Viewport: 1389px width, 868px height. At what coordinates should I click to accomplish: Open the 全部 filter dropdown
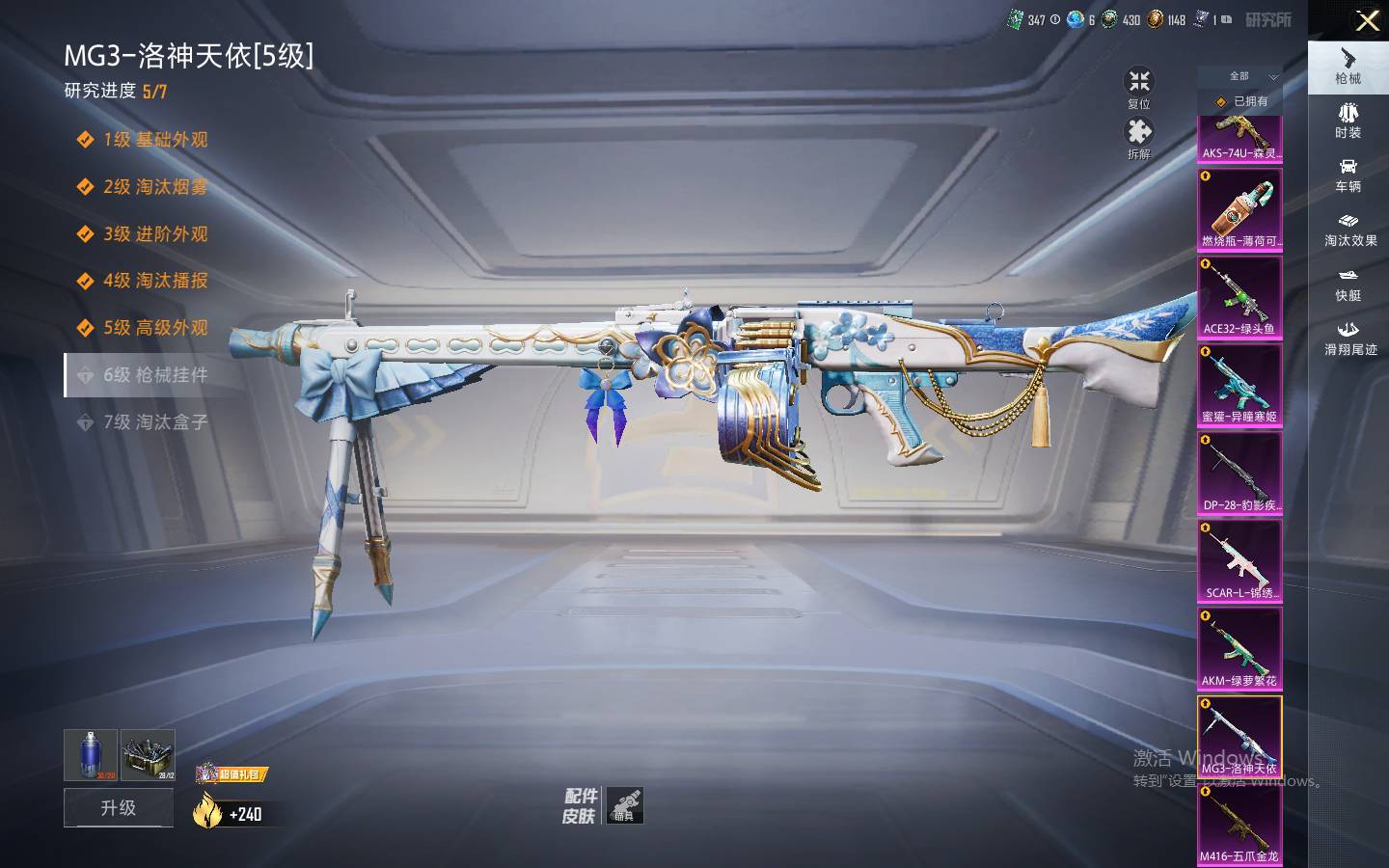click(x=1239, y=76)
